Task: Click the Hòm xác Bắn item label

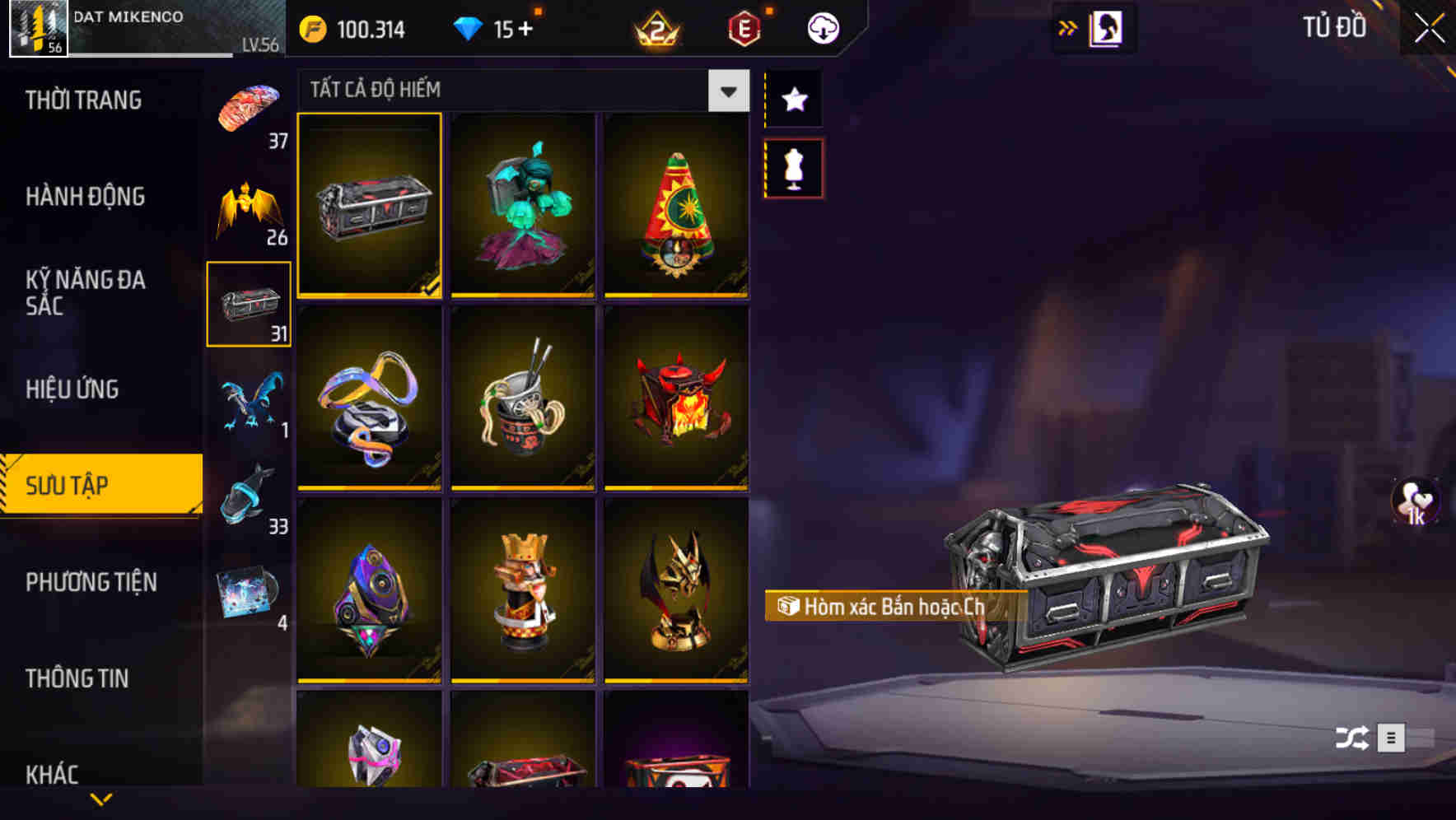Action: click(894, 607)
